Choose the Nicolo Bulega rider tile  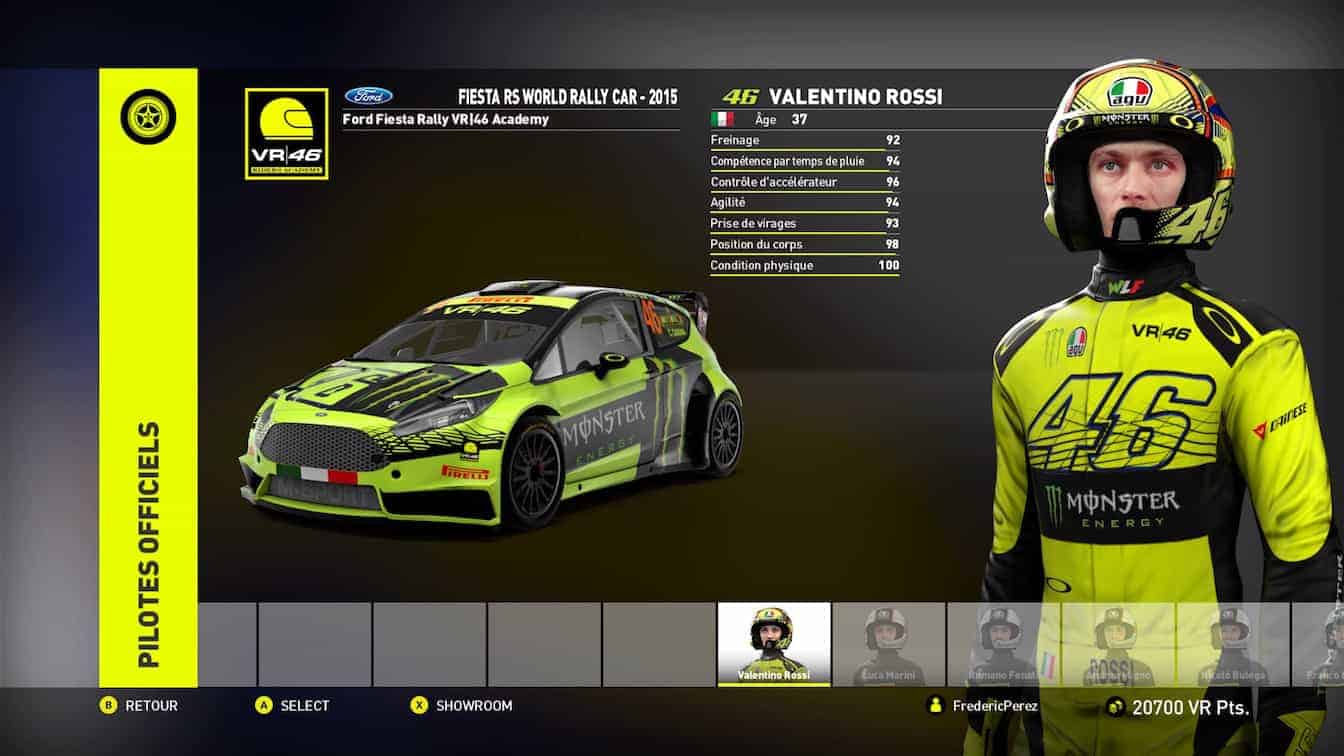pyautogui.click(x=1233, y=643)
